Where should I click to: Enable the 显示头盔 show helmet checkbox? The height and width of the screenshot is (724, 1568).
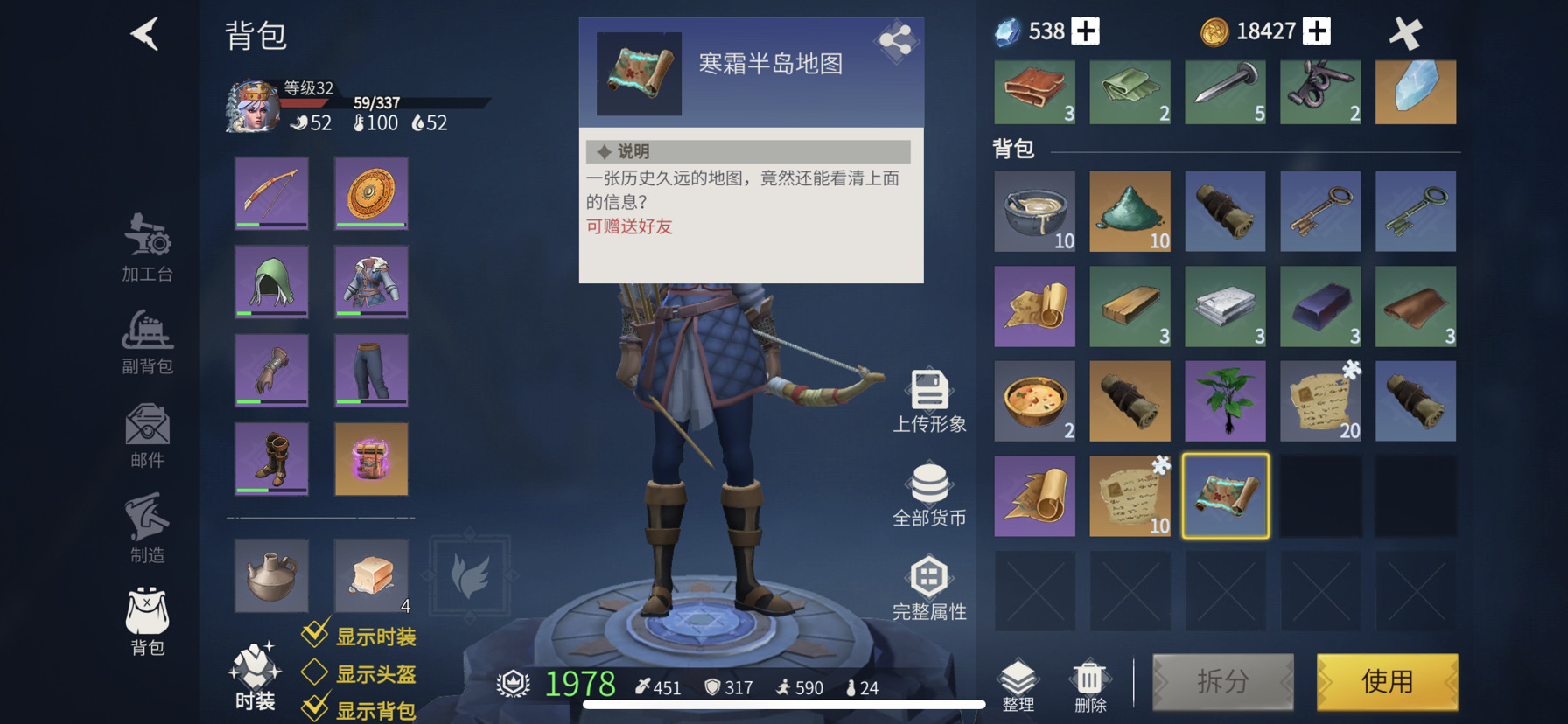coord(315,672)
